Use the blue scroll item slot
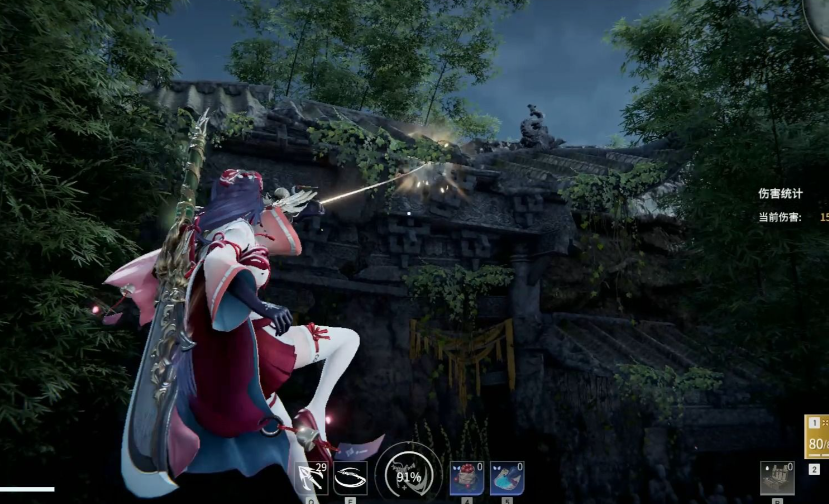 click(x=507, y=478)
